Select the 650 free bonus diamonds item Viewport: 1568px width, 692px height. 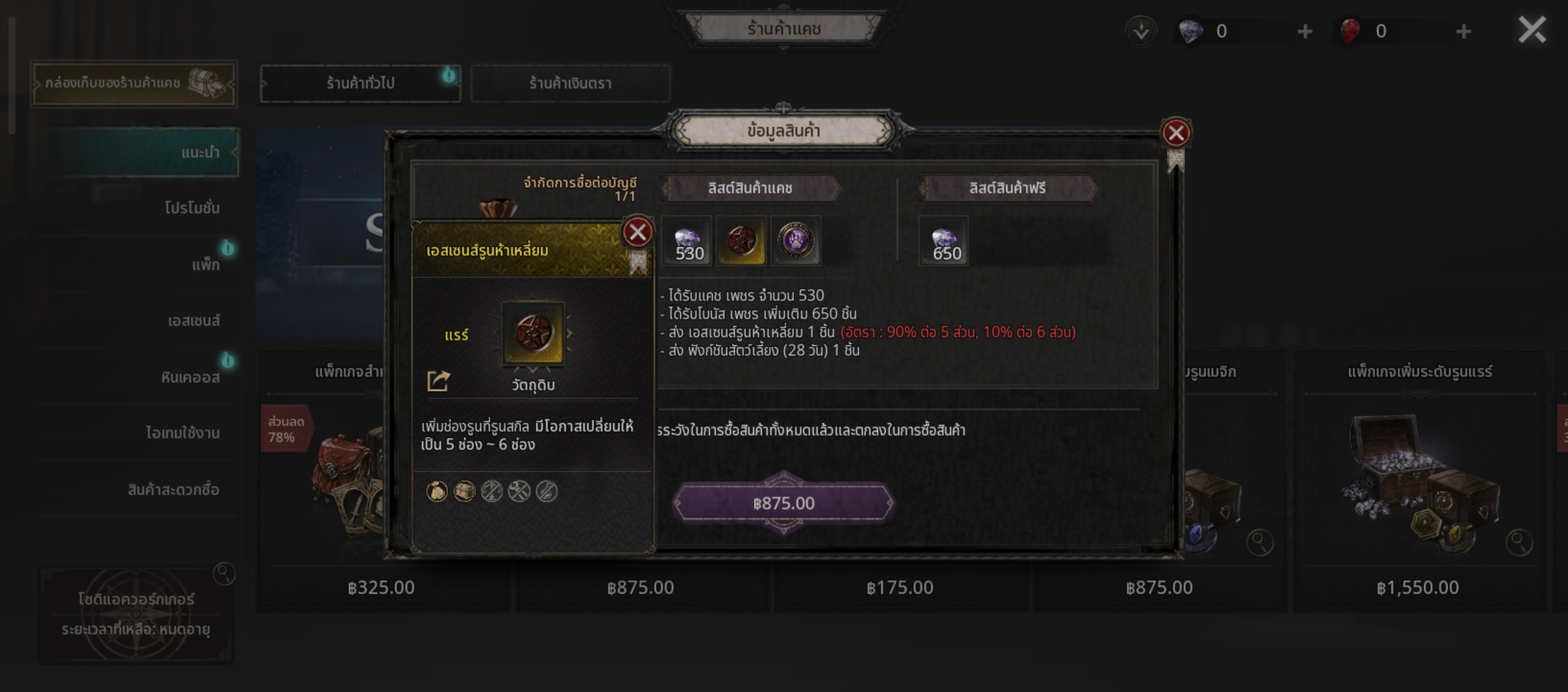pyautogui.click(x=943, y=241)
